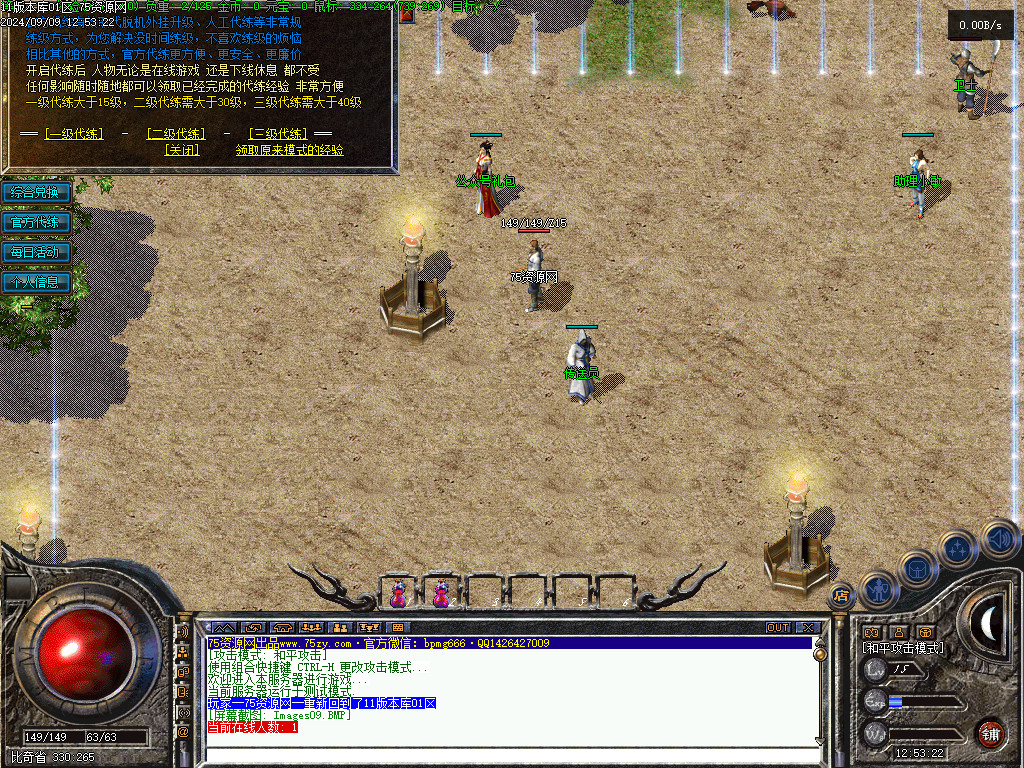Show the 每日活动 daily events
This screenshot has height=768, width=1024.
(x=35, y=252)
